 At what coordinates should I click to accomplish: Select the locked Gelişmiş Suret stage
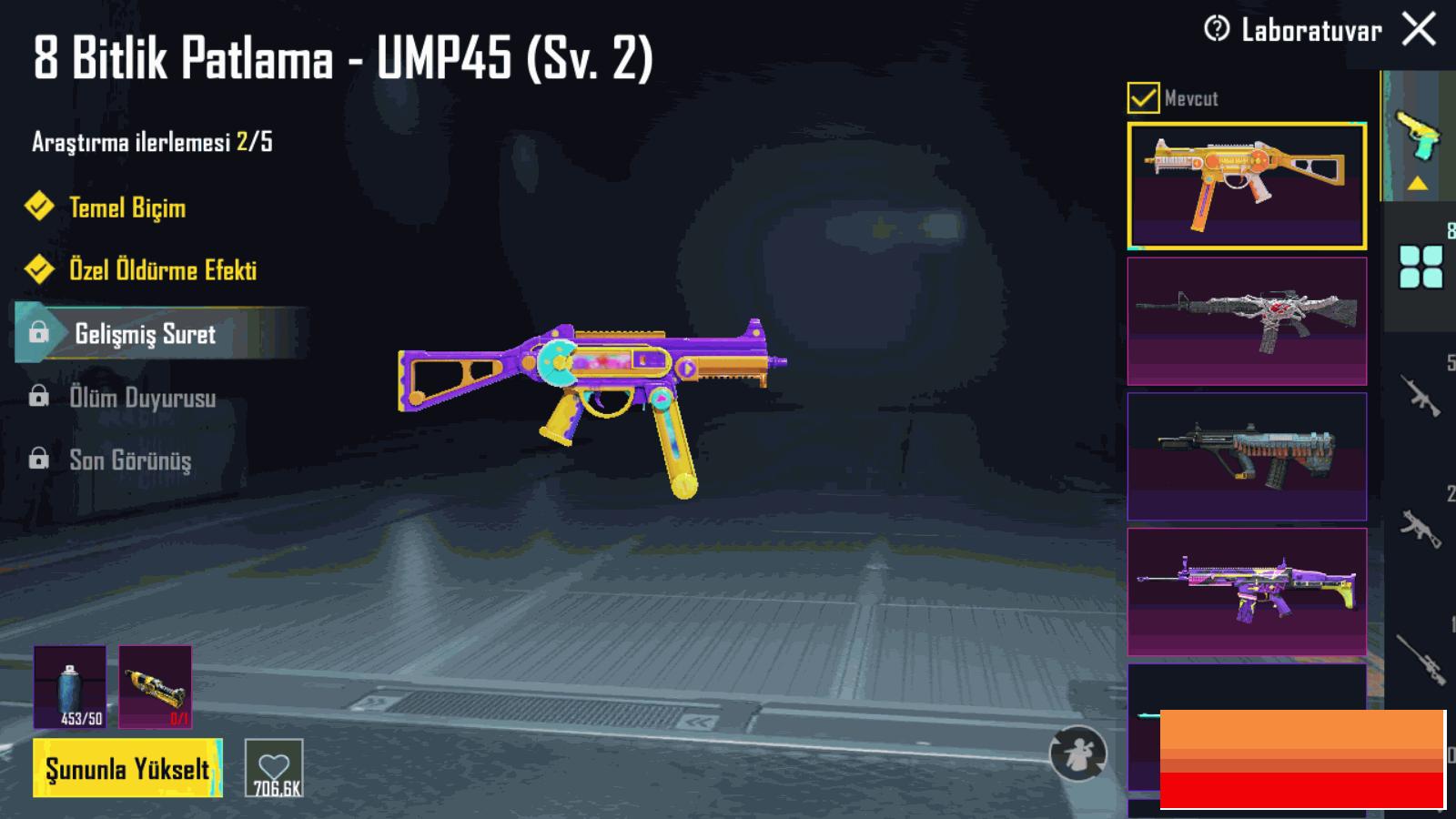click(x=146, y=334)
